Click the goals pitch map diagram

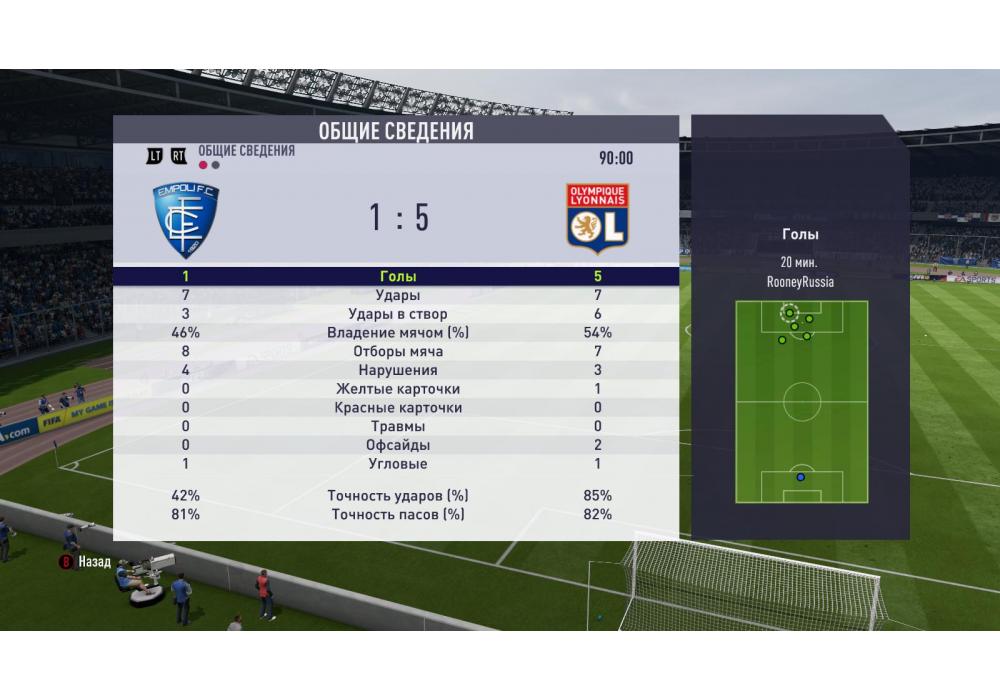click(x=801, y=402)
